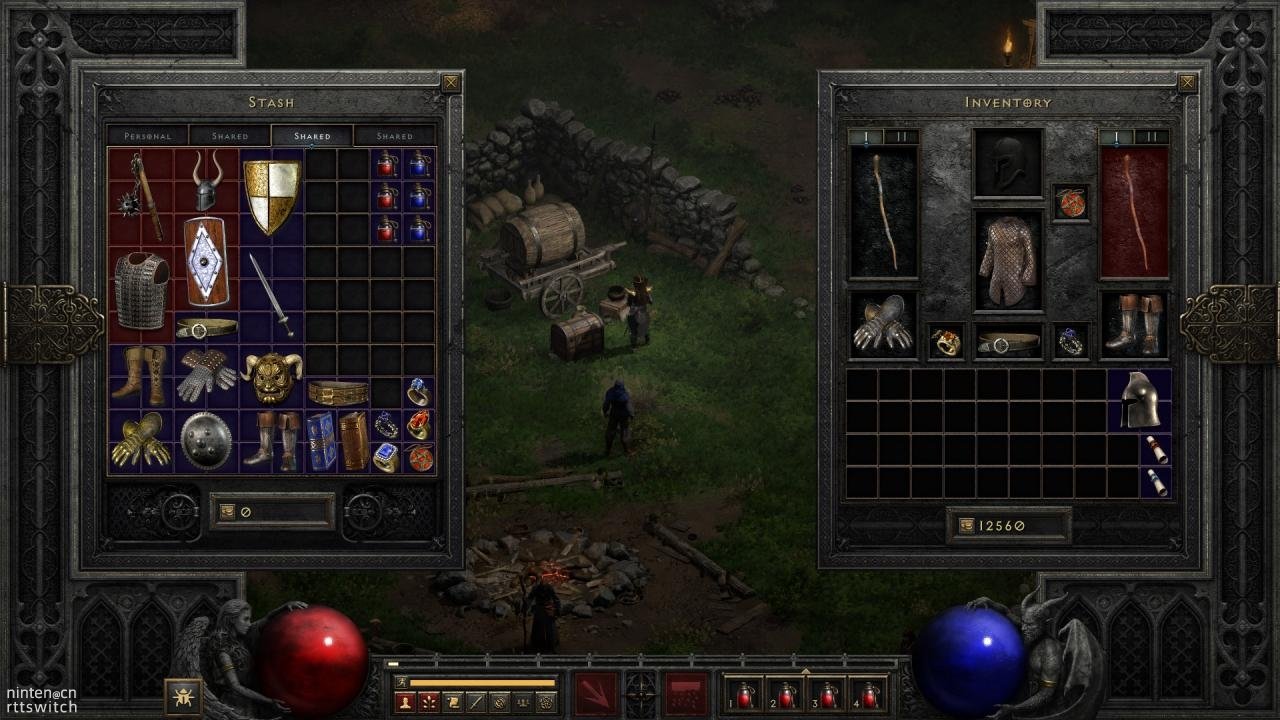Select the equipped boots slot
Image resolution: width=1280 pixels, height=720 pixels.
click(1134, 325)
